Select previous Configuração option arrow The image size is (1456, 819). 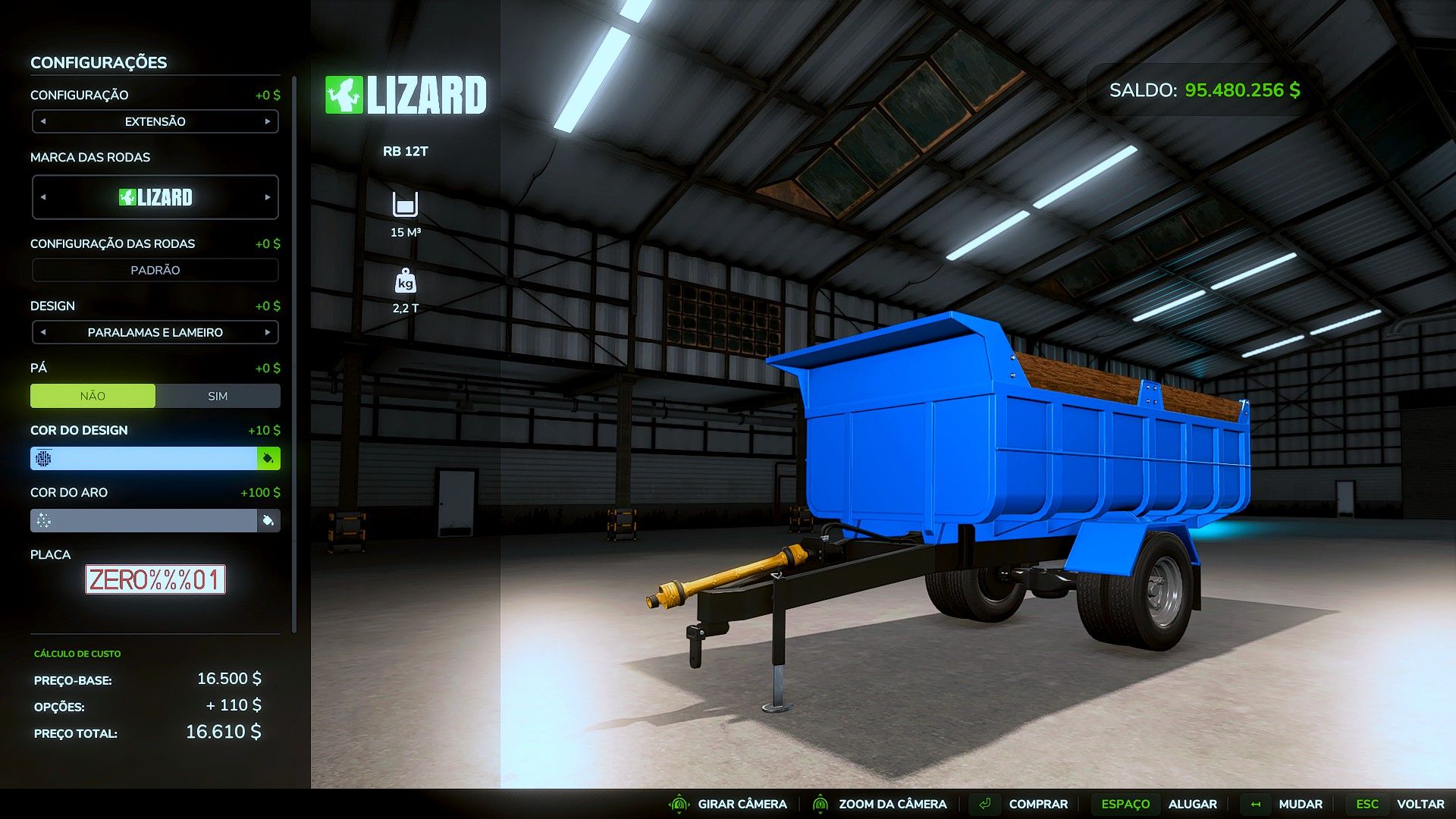(43, 121)
